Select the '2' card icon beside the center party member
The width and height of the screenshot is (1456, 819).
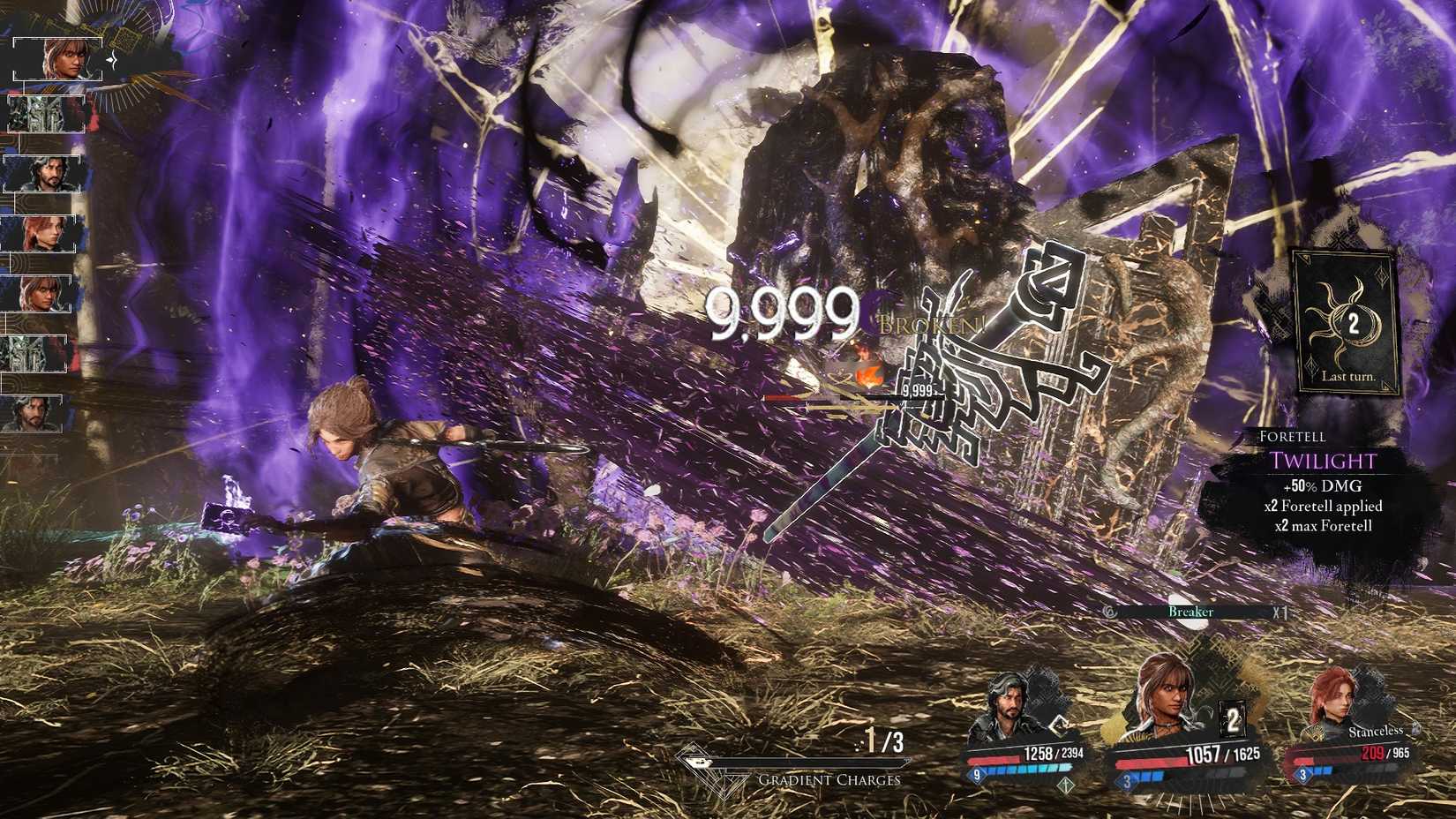1232,718
